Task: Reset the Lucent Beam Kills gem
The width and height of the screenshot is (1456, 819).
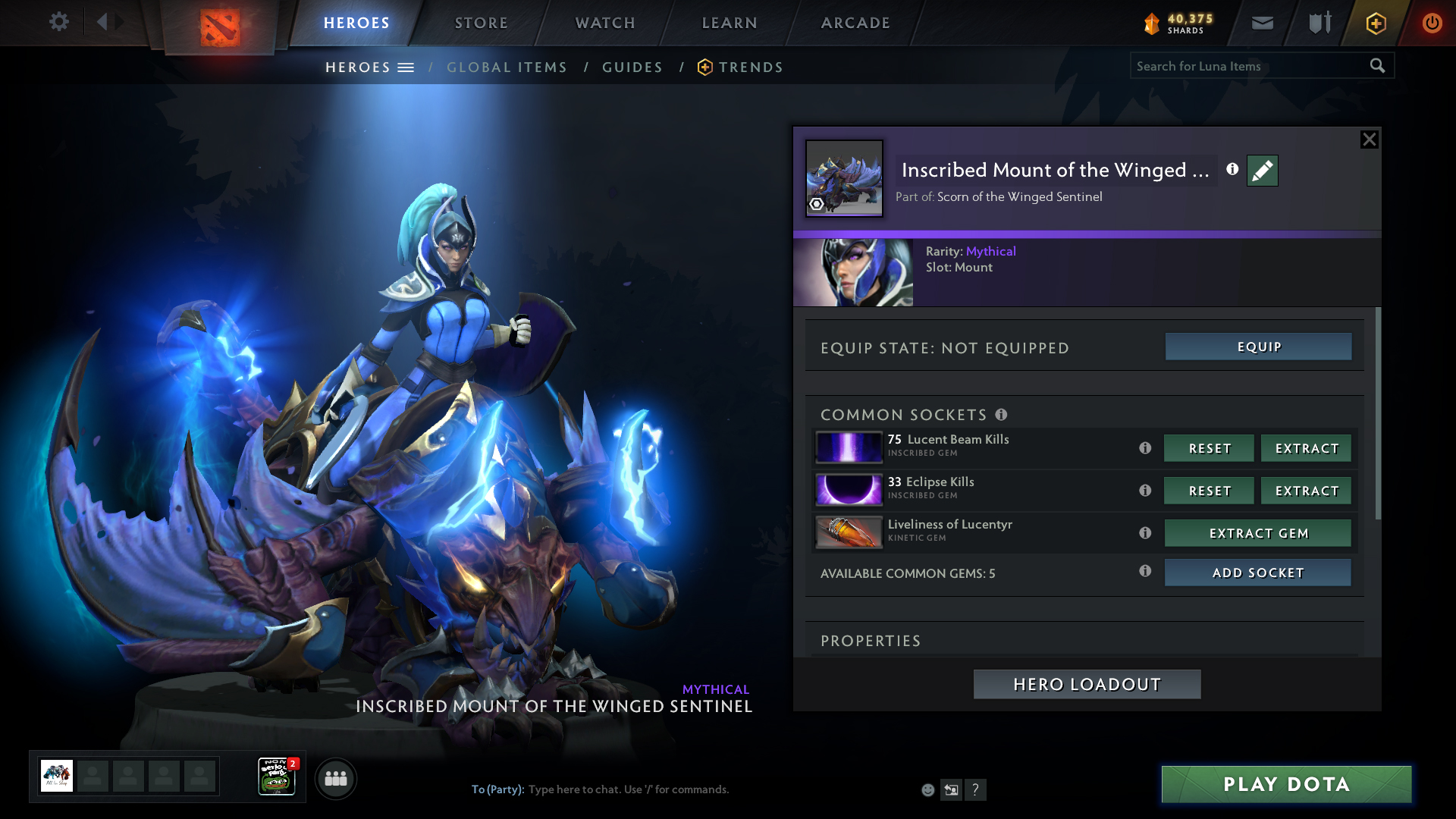Action: click(x=1209, y=448)
